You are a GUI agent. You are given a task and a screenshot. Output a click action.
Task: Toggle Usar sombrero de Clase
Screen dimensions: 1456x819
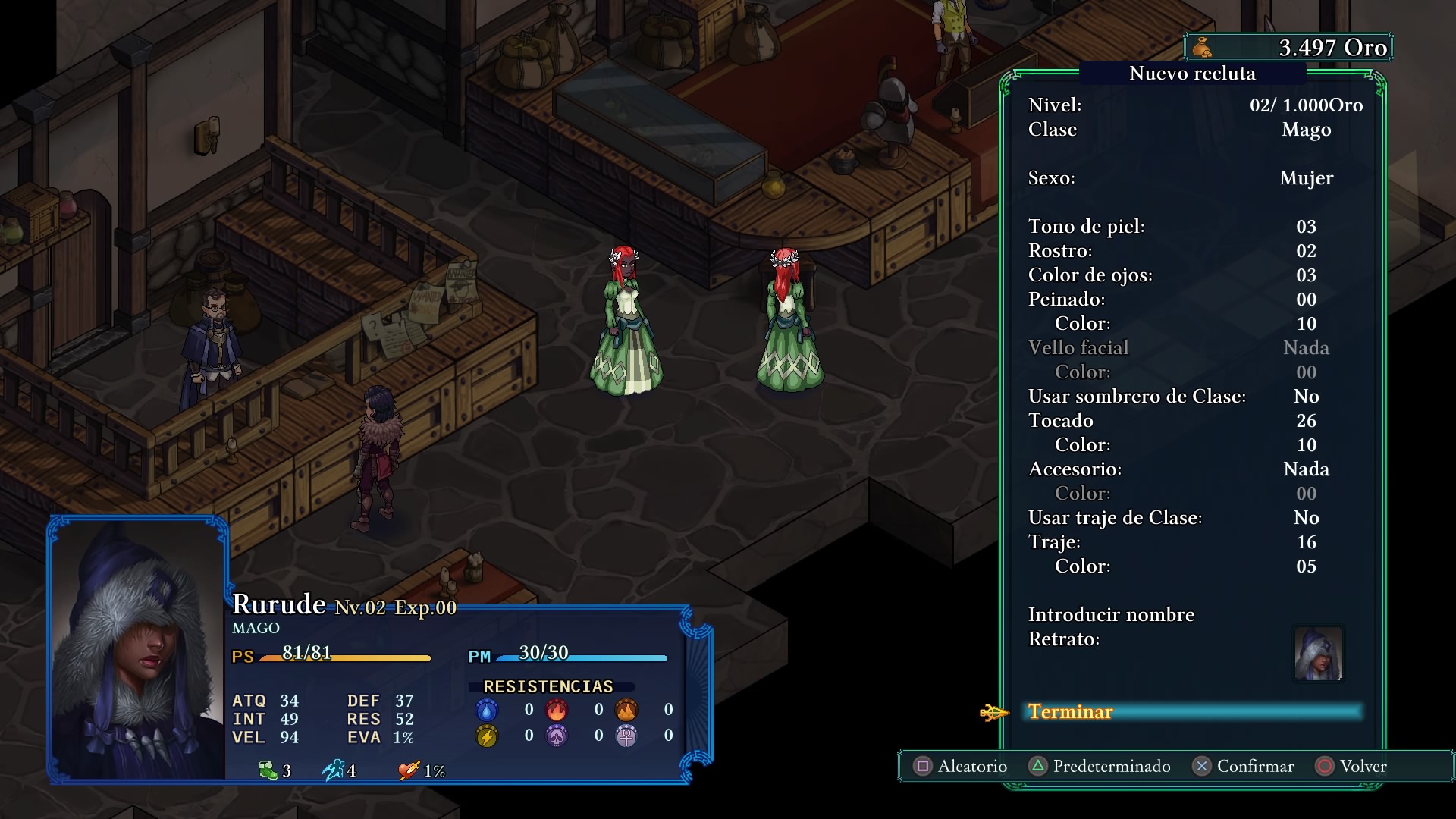click(x=1194, y=397)
